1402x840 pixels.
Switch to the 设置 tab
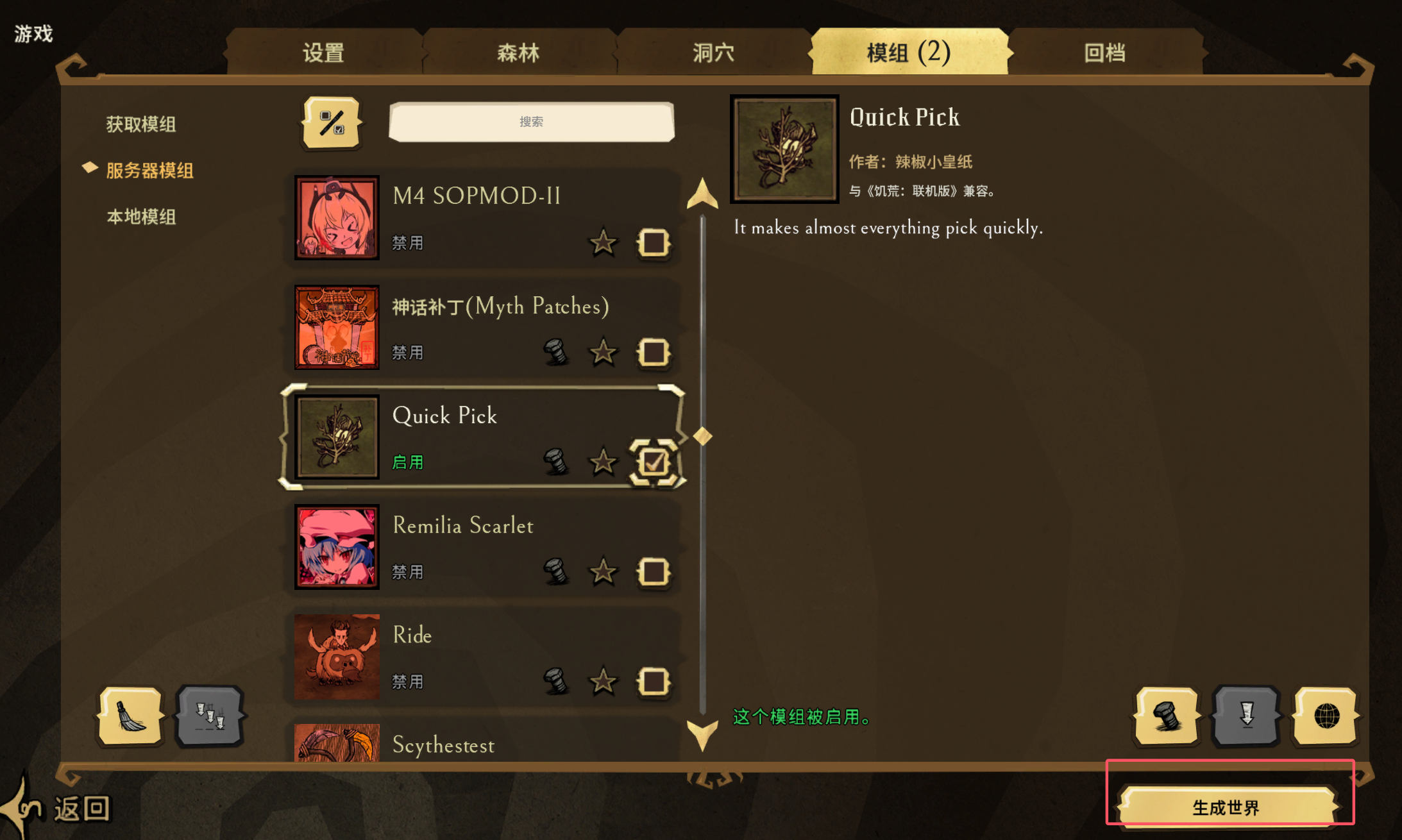[323, 53]
